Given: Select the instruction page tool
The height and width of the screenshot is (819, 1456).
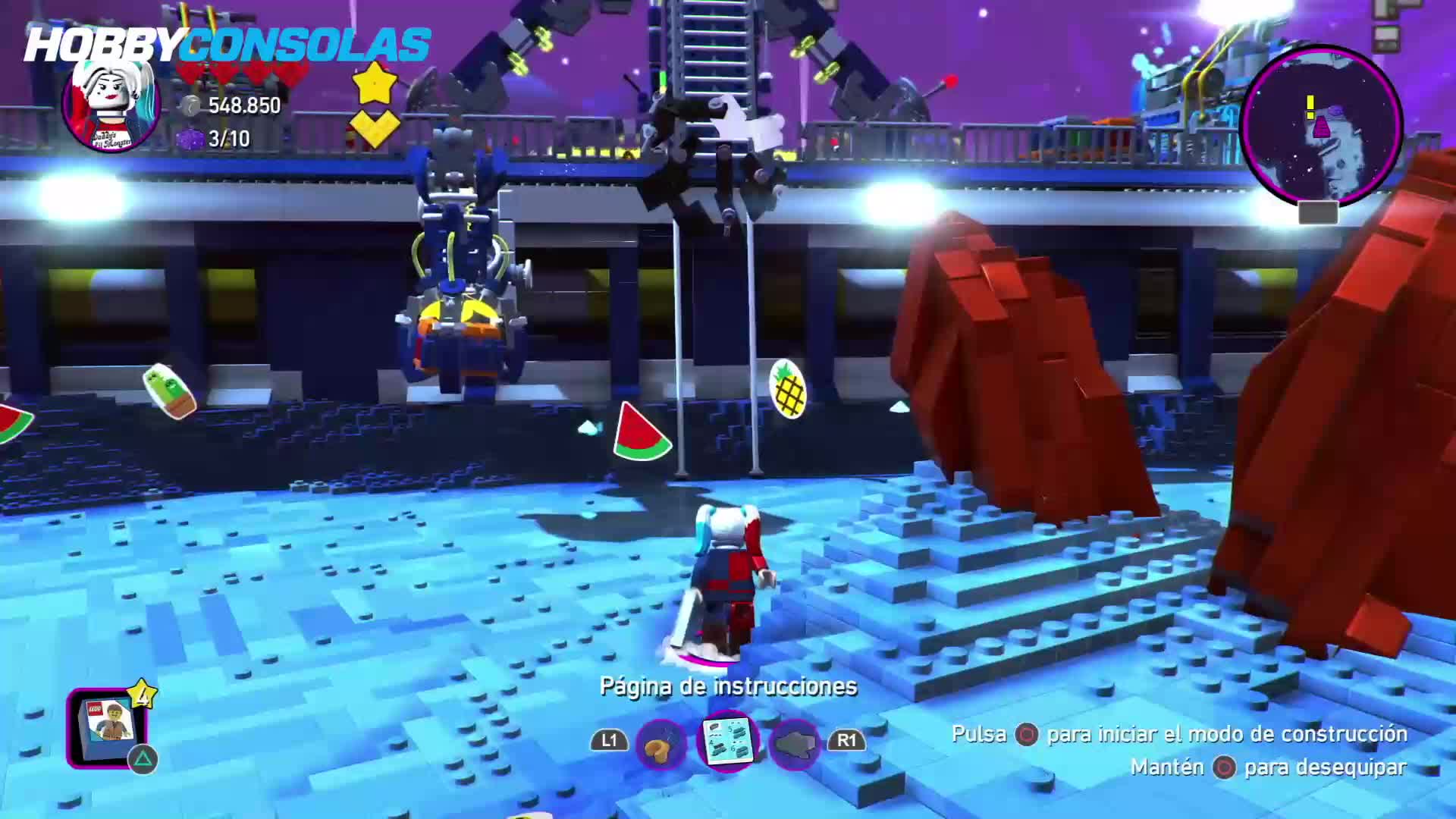Looking at the screenshot, I should [x=727, y=739].
